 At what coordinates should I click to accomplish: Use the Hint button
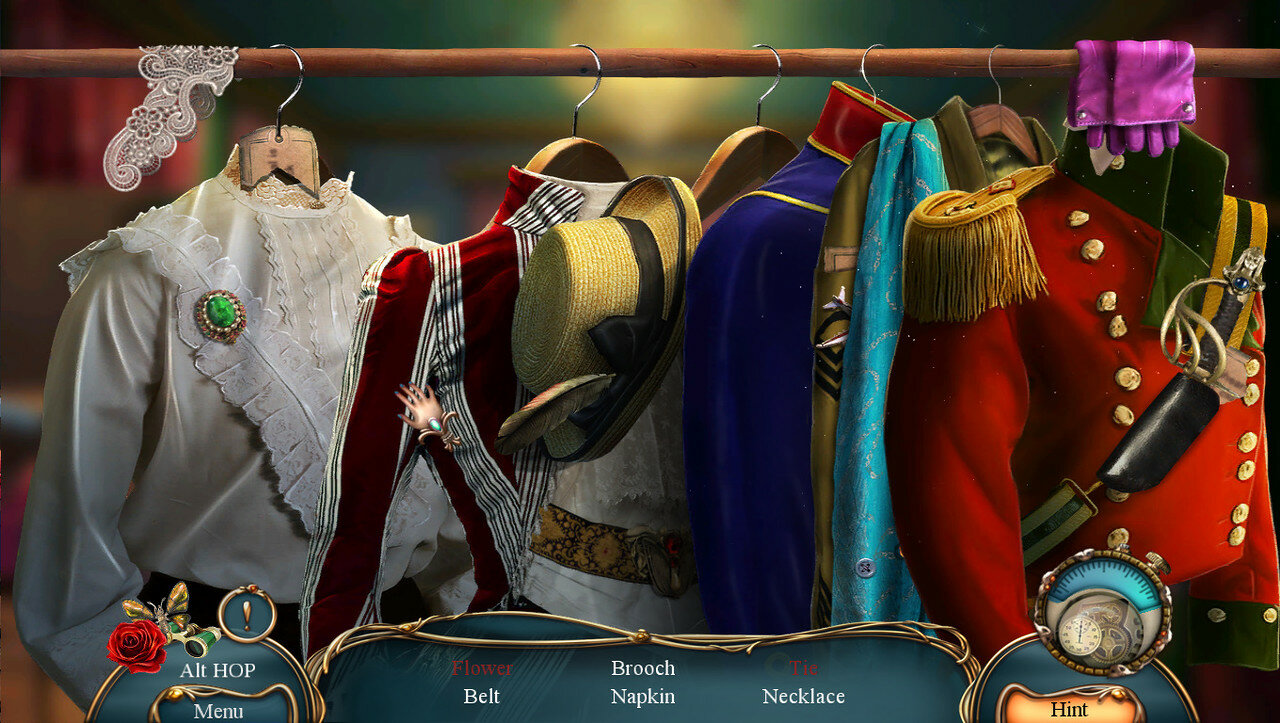[1069, 709]
